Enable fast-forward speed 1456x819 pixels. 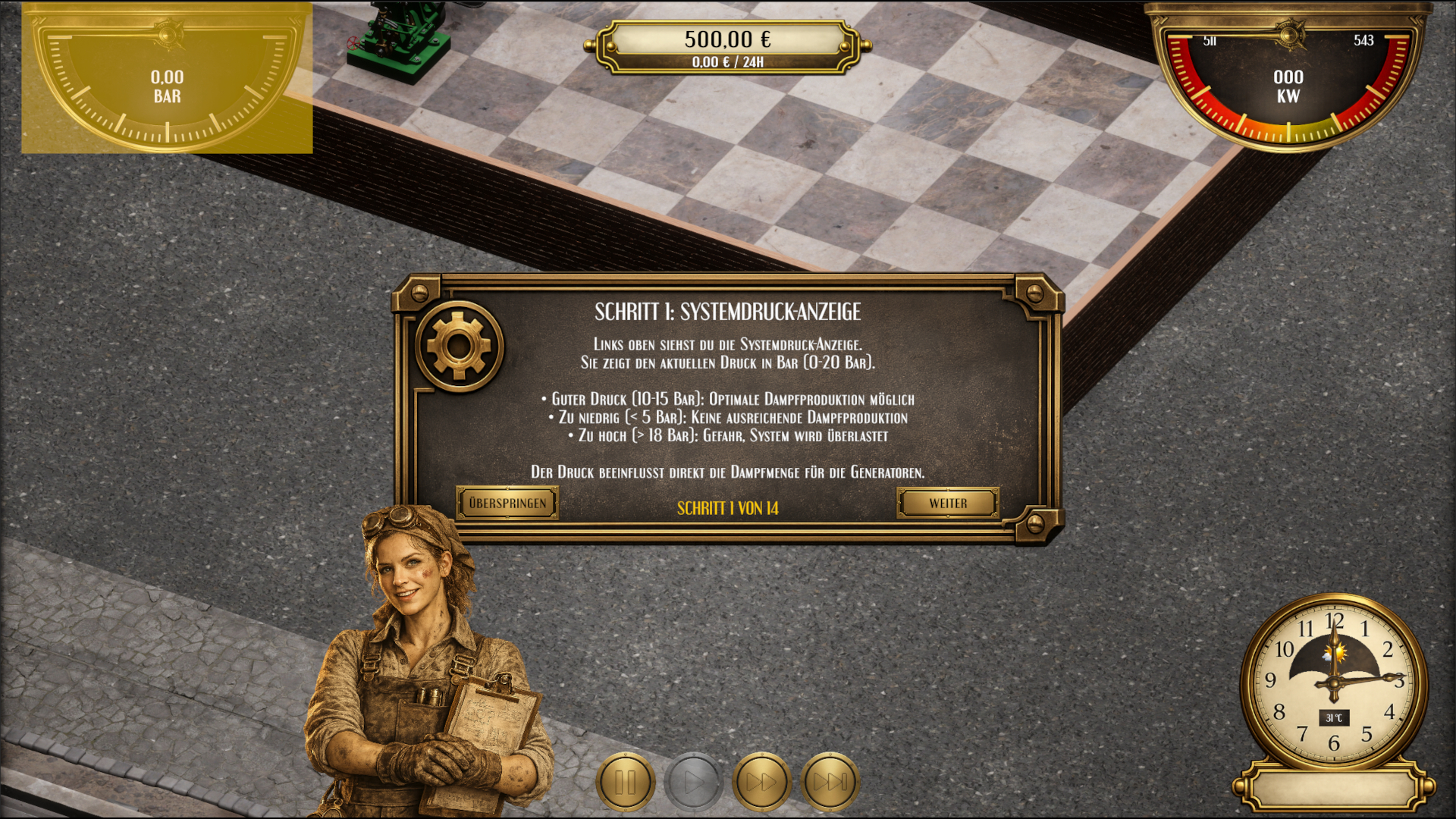pos(761,781)
